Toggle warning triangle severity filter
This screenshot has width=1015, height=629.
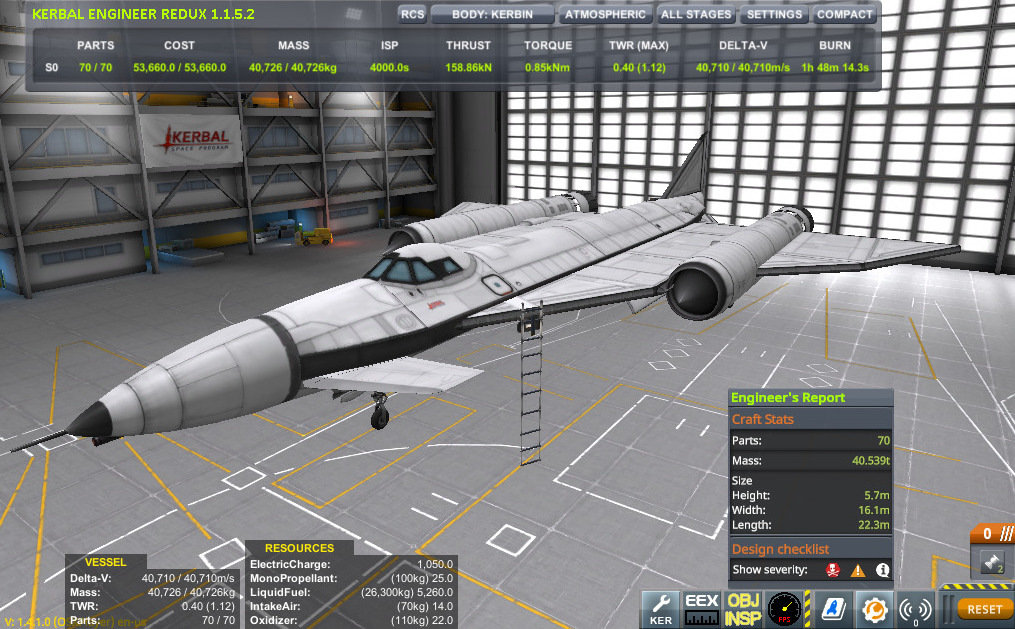tap(857, 570)
